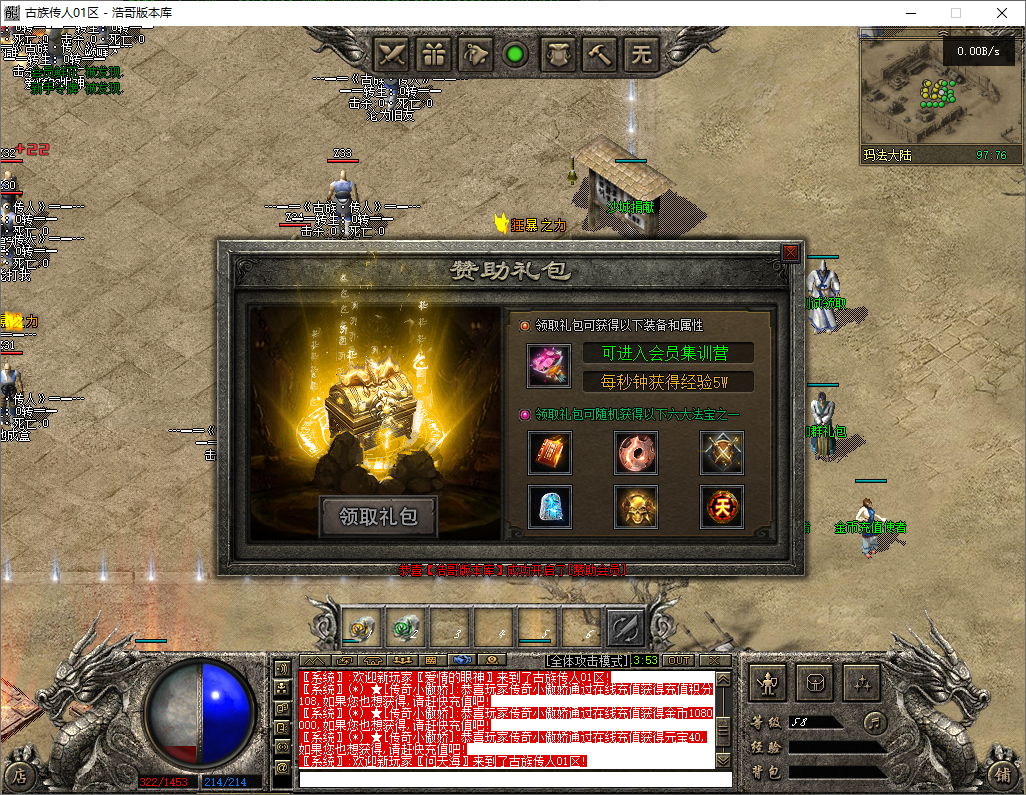Close the 赞助礼包 window
Viewport: 1026px width, 795px height.
pyautogui.click(x=790, y=253)
